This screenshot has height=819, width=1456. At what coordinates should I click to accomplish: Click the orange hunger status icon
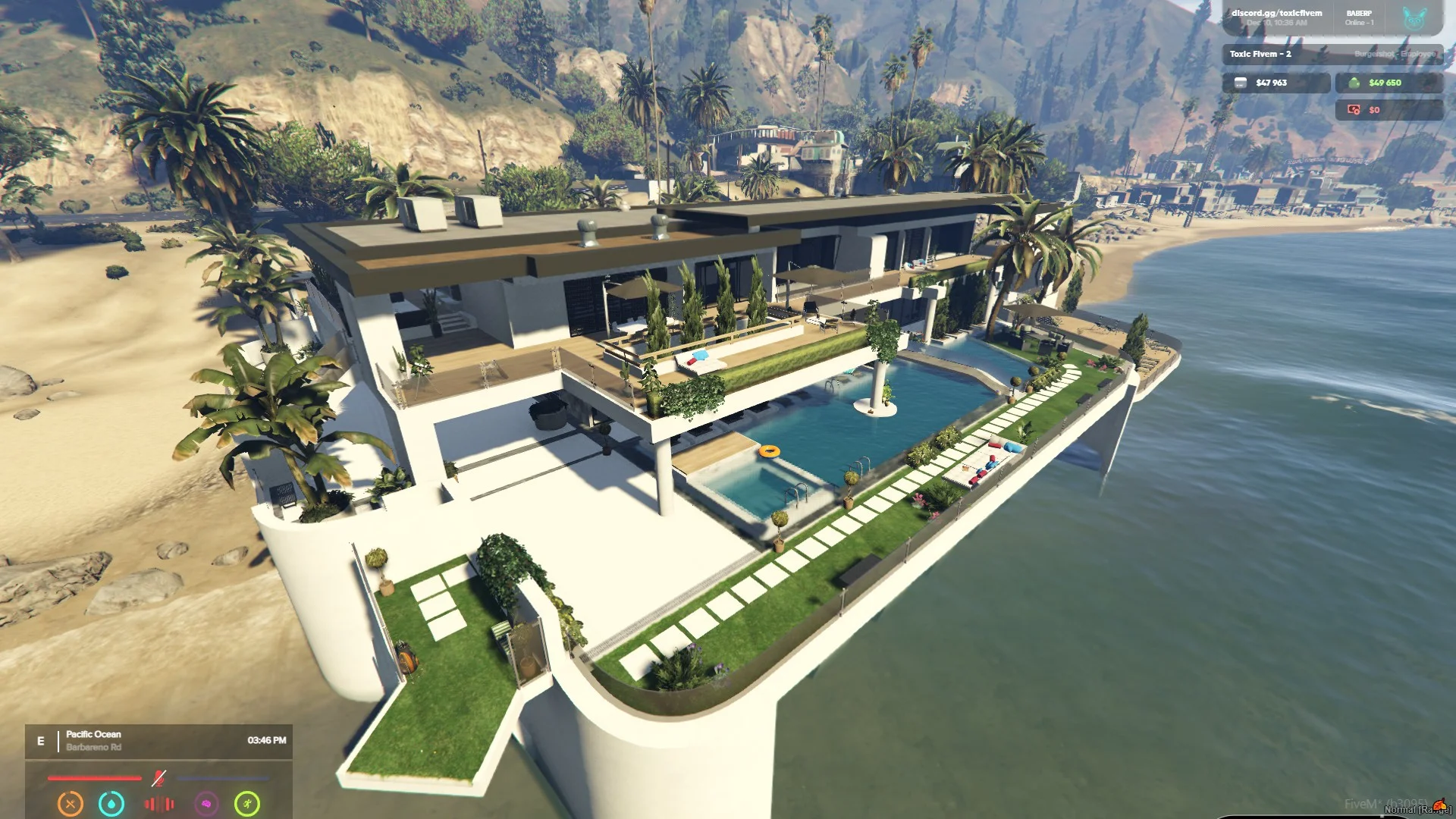point(71,803)
